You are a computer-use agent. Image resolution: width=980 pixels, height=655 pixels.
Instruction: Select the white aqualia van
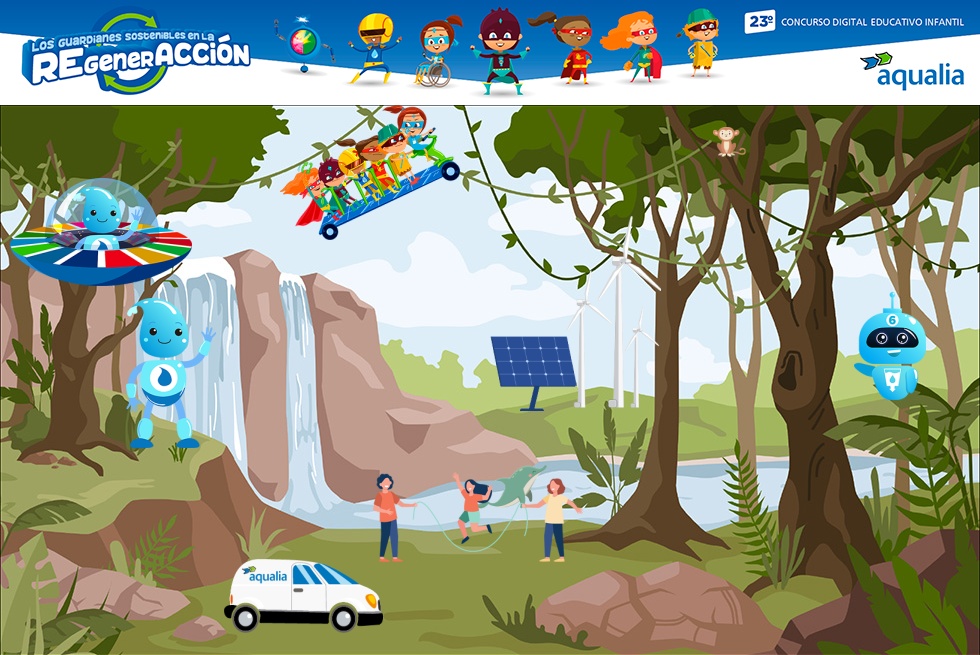click(x=302, y=595)
